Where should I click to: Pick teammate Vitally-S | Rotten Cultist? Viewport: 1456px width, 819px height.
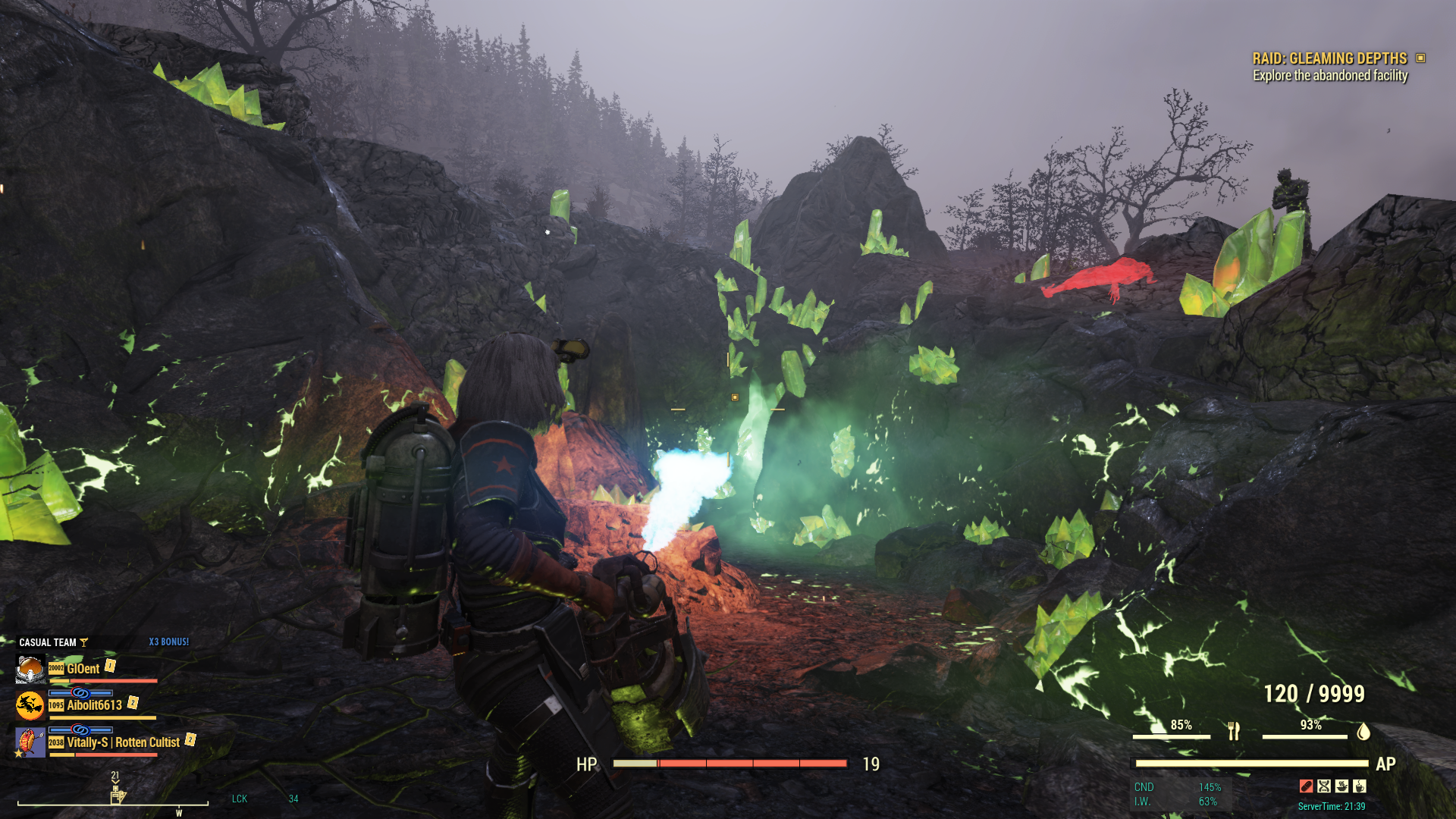coord(123,742)
